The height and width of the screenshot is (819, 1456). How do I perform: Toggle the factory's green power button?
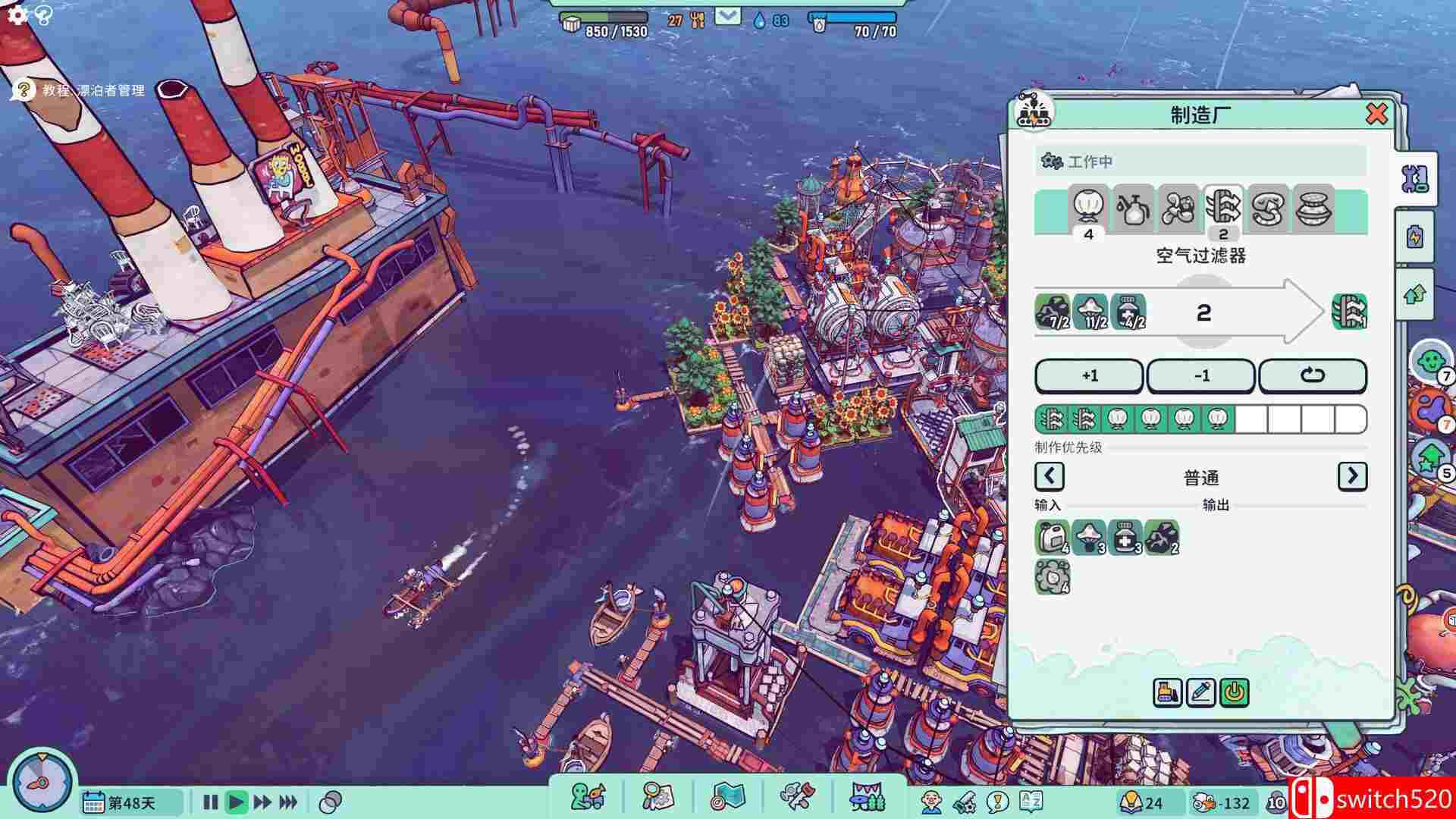(1235, 692)
